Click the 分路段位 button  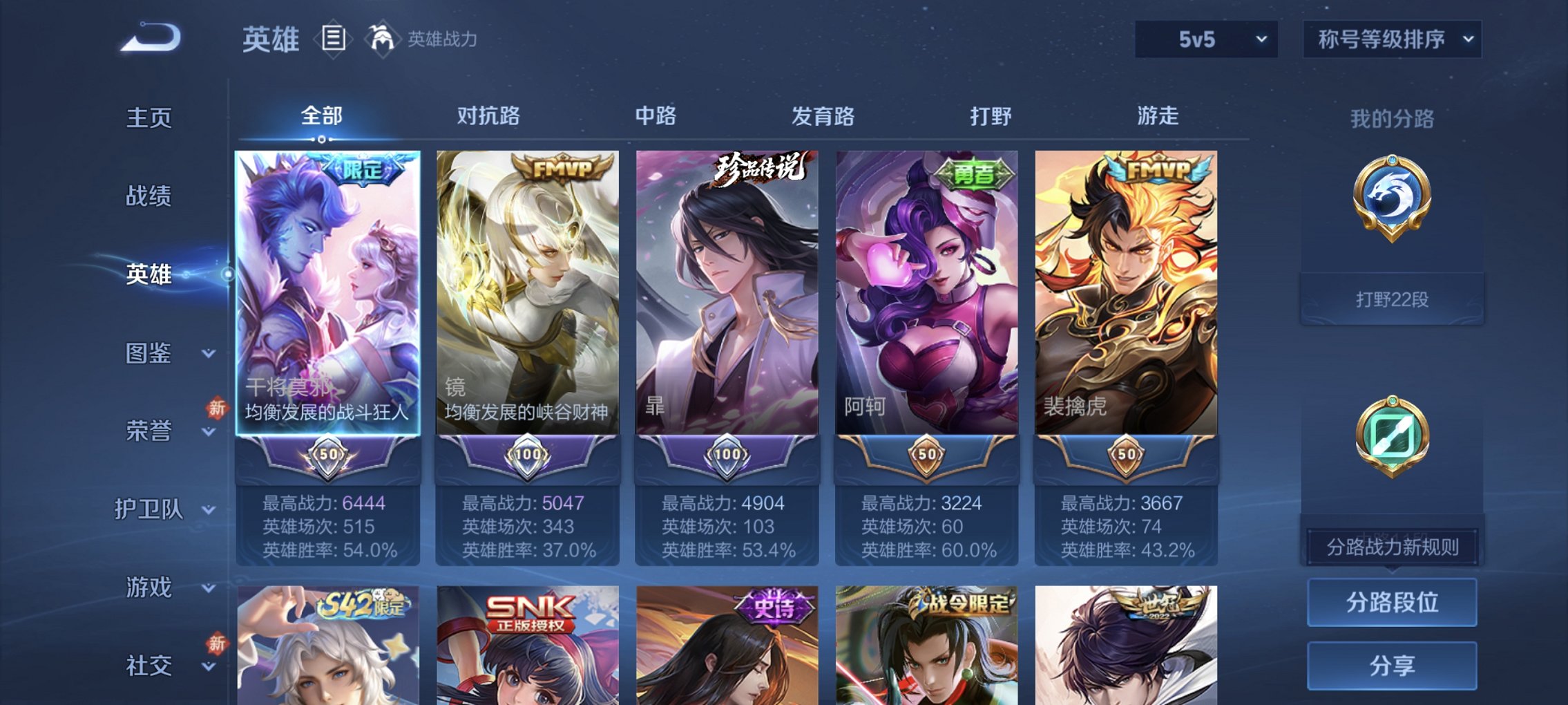click(x=1391, y=602)
